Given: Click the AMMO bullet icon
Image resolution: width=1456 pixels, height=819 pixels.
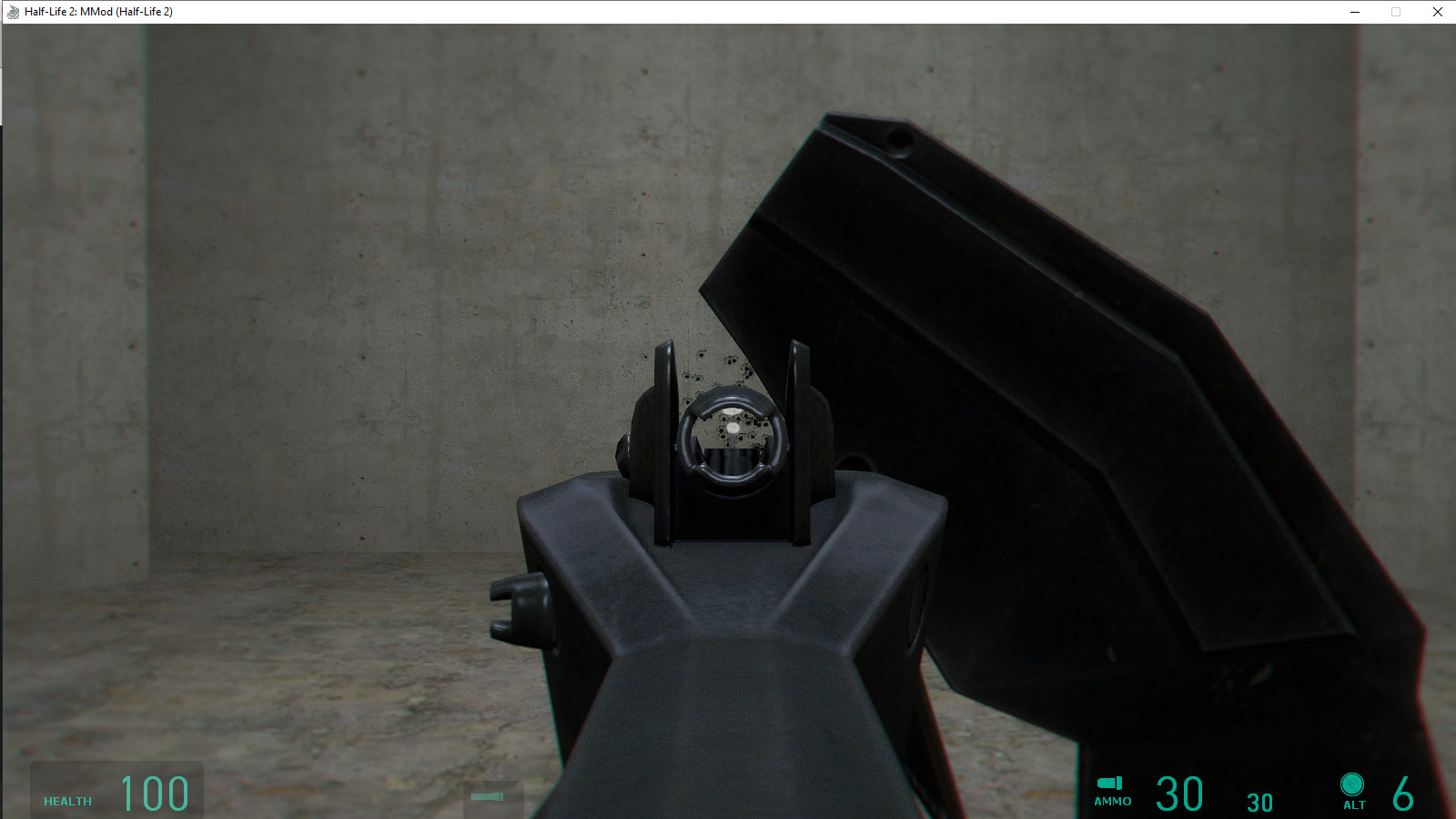Looking at the screenshot, I should pos(1110,784).
